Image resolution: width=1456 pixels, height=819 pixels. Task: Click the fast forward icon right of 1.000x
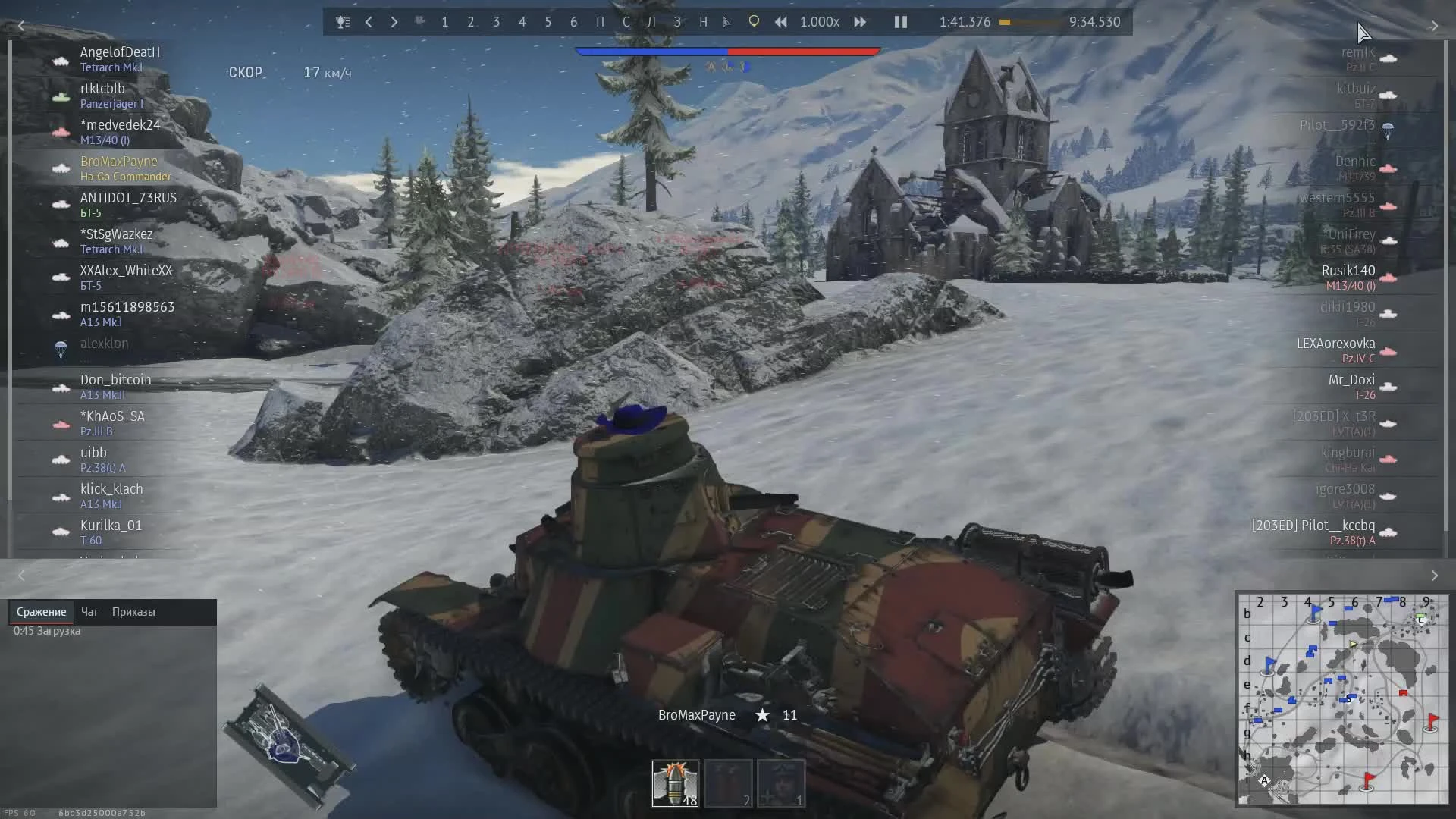point(860,22)
